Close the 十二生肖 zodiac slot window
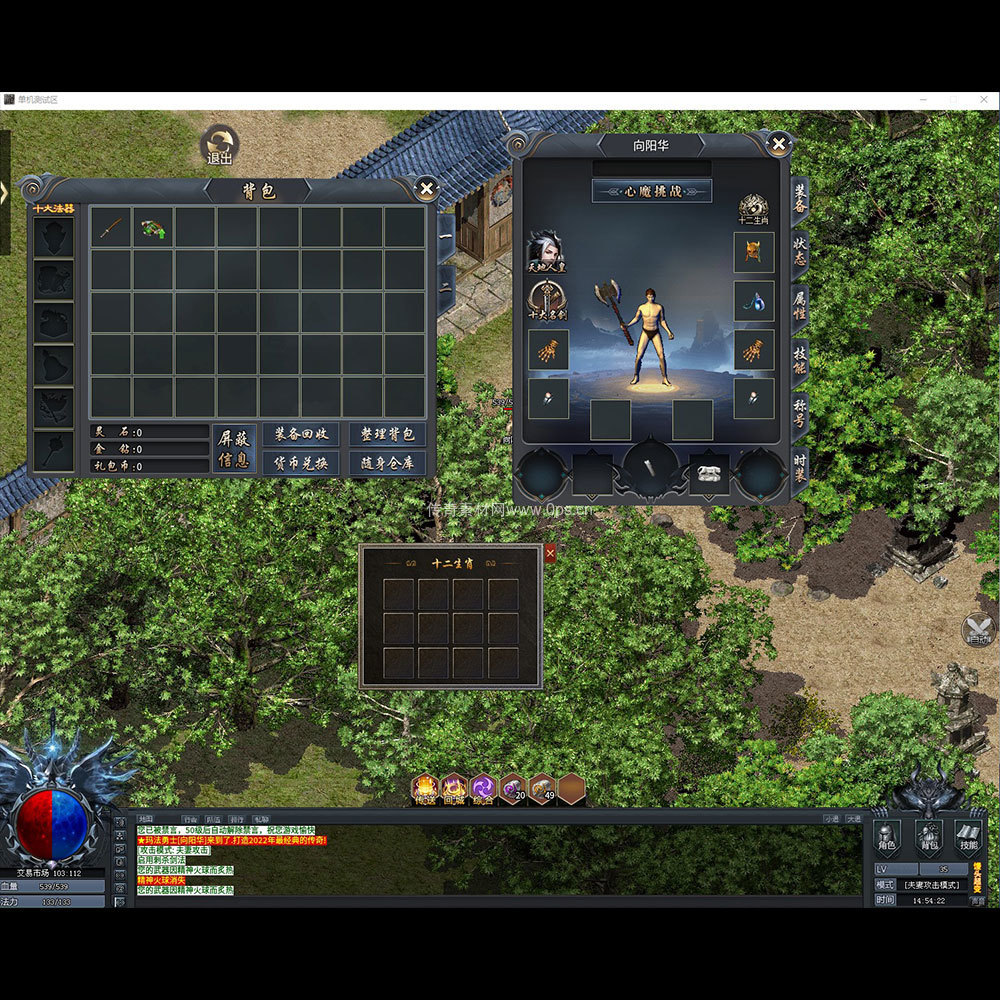The image size is (1000, 1000). click(550, 553)
